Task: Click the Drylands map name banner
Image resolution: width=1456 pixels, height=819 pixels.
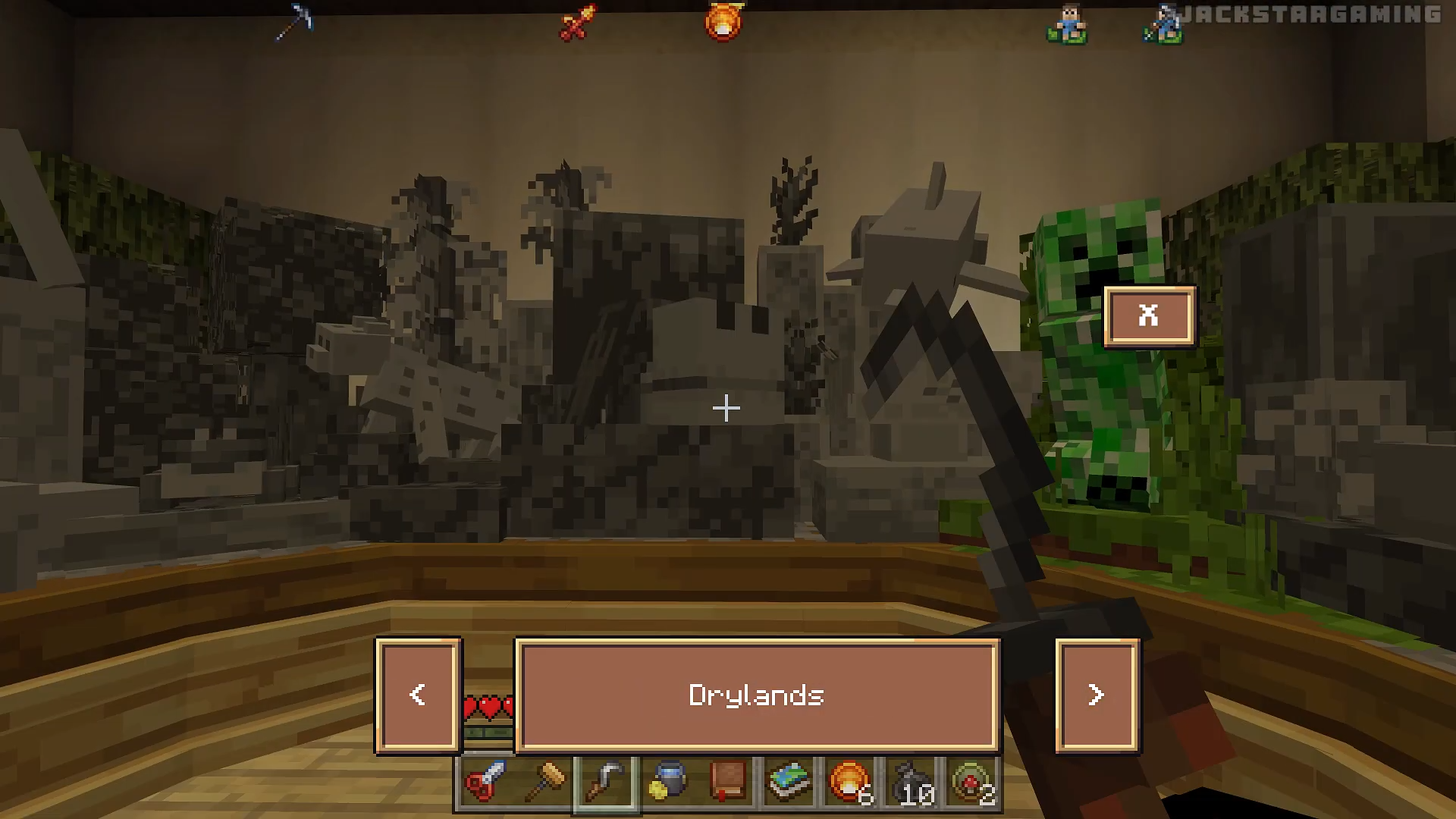Action: 756,695
